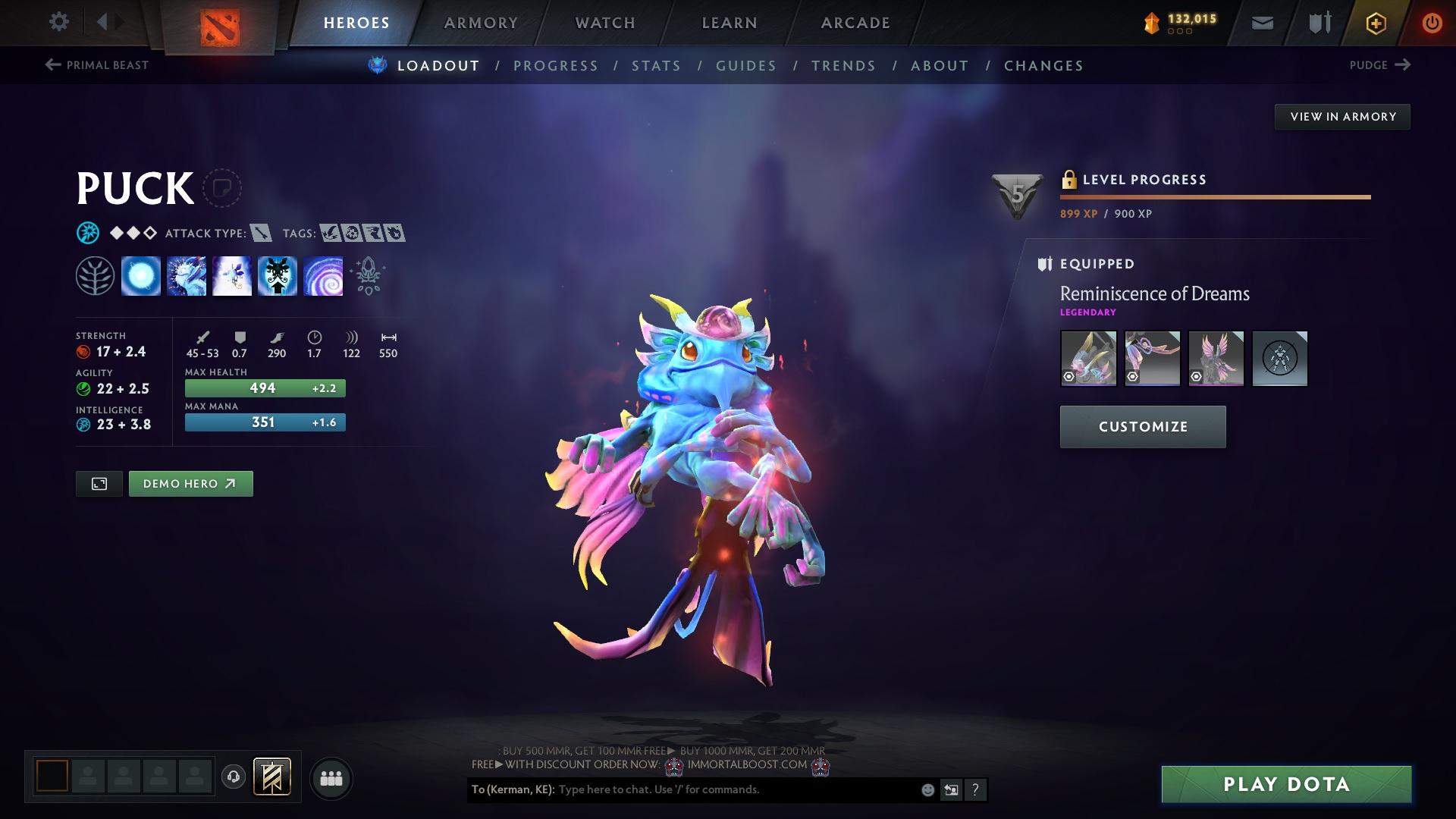Click the Level Progress XP bar
The width and height of the screenshot is (1456, 819).
[x=1213, y=196]
